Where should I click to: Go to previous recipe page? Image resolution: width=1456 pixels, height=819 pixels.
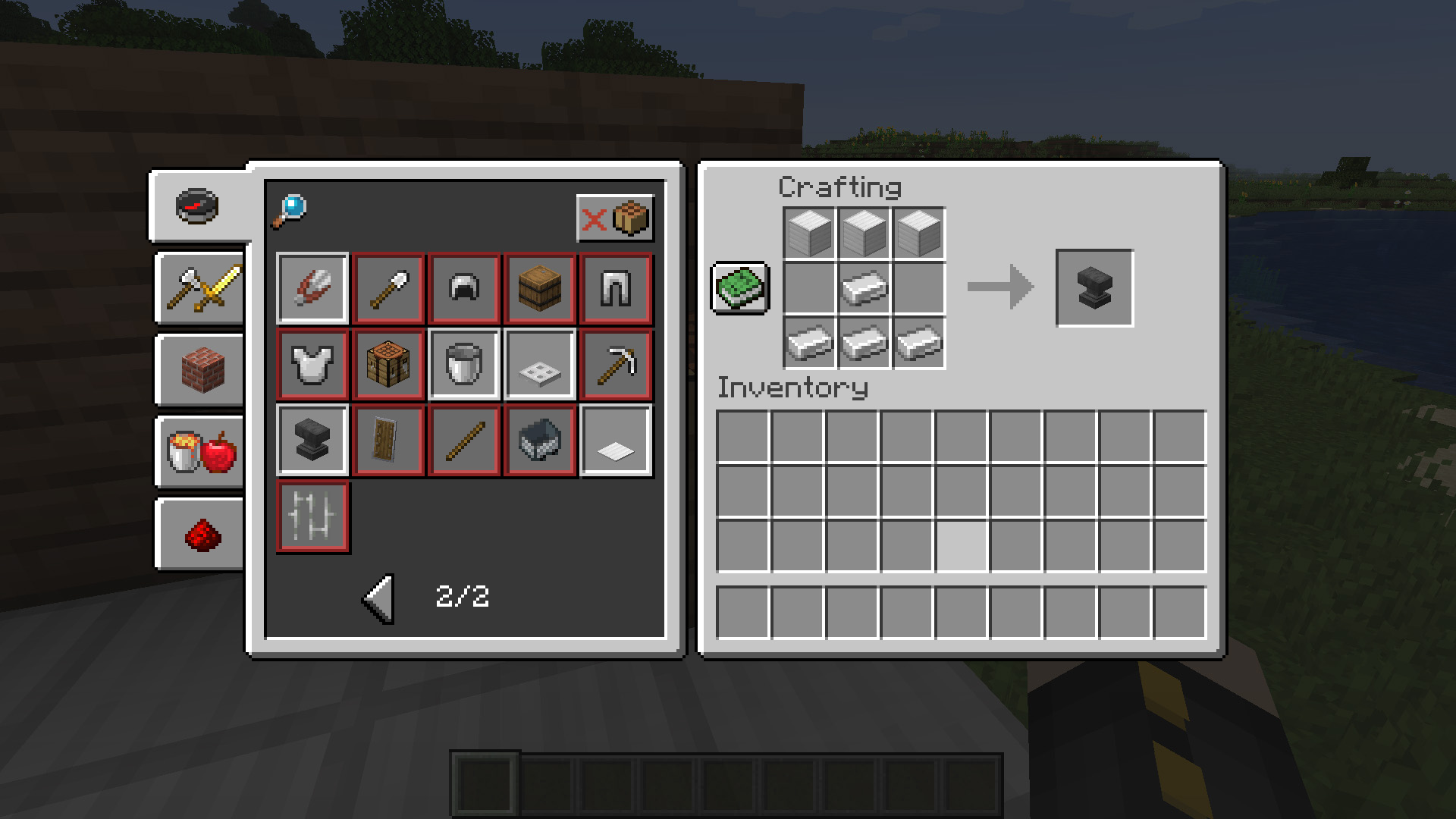378,599
